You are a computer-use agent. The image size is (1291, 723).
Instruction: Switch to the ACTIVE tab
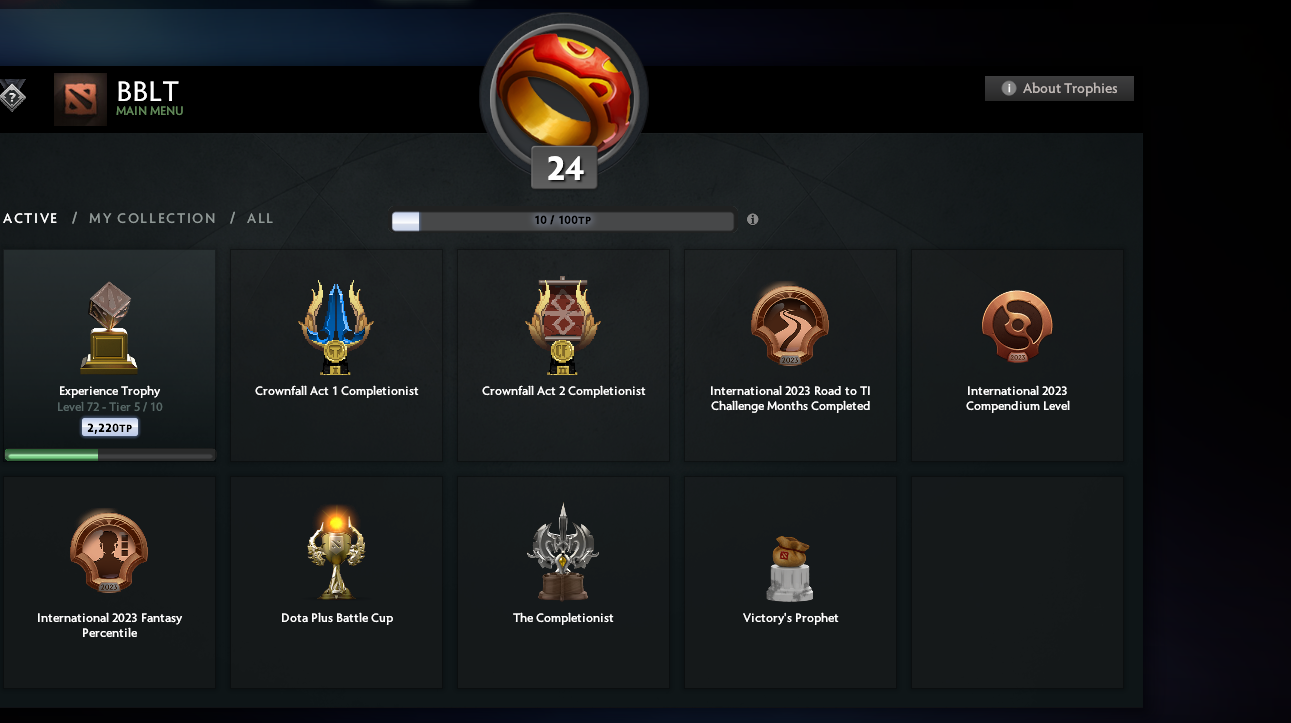[30, 218]
